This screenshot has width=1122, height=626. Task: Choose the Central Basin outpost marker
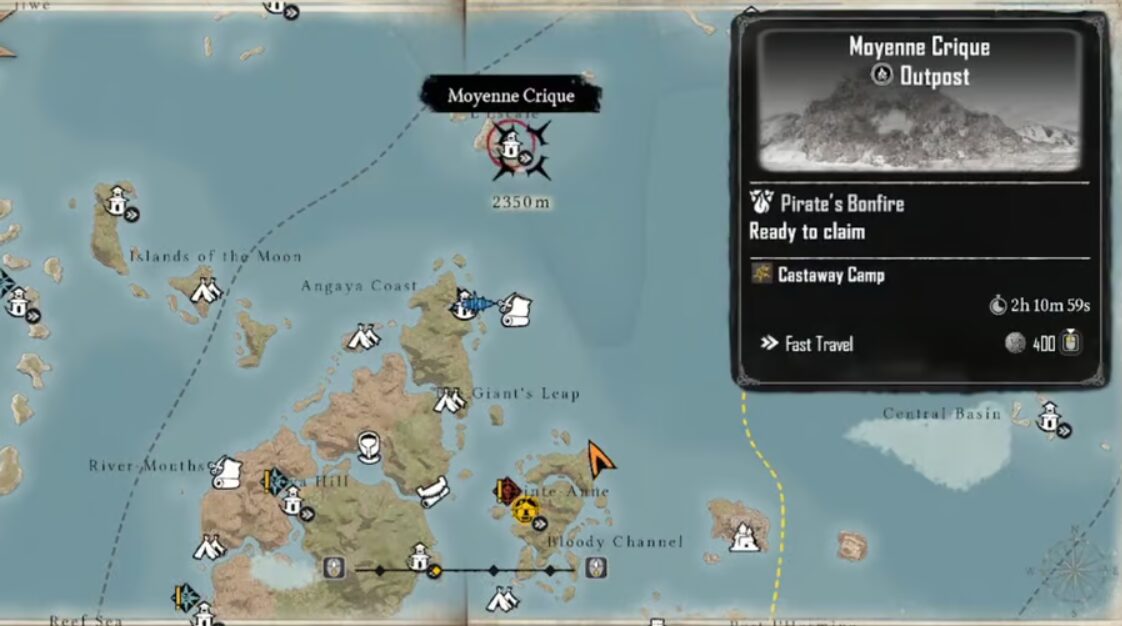point(1049,417)
